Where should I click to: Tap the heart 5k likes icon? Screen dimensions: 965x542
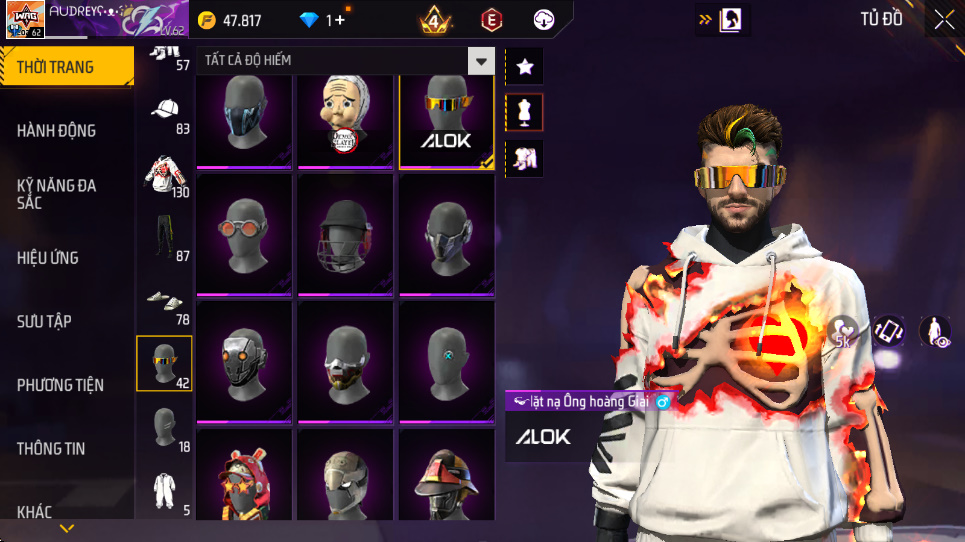click(x=842, y=332)
